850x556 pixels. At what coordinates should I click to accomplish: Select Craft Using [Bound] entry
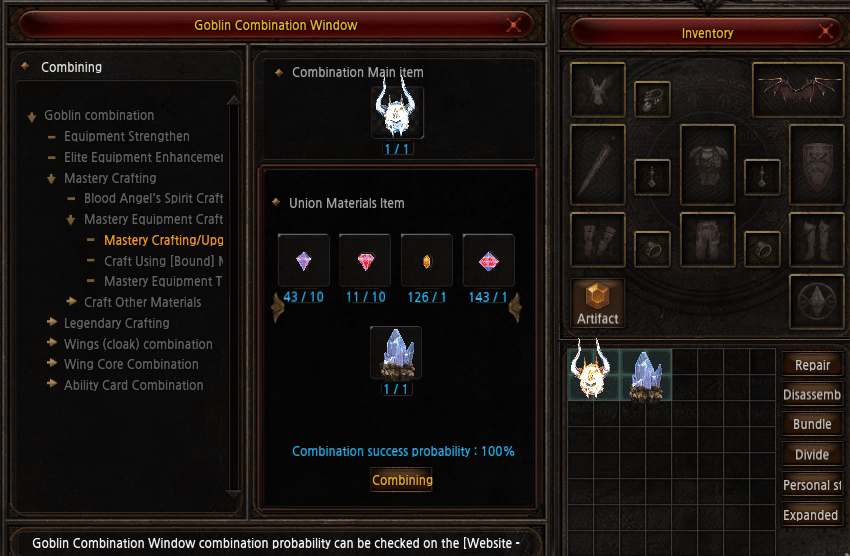pos(163,261)
